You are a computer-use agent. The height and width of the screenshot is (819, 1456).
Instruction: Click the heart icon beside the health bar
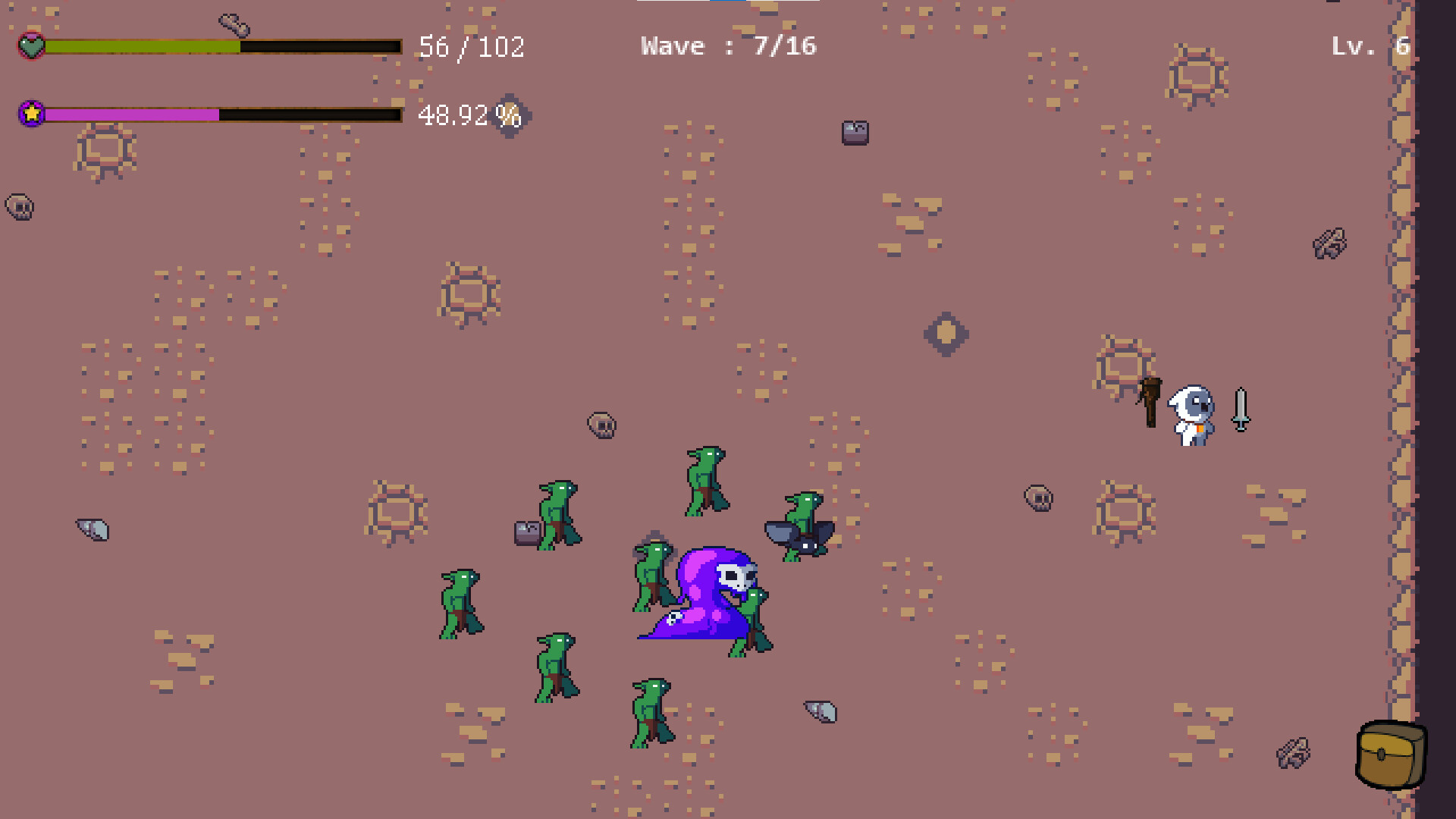(x=30, y=47)
